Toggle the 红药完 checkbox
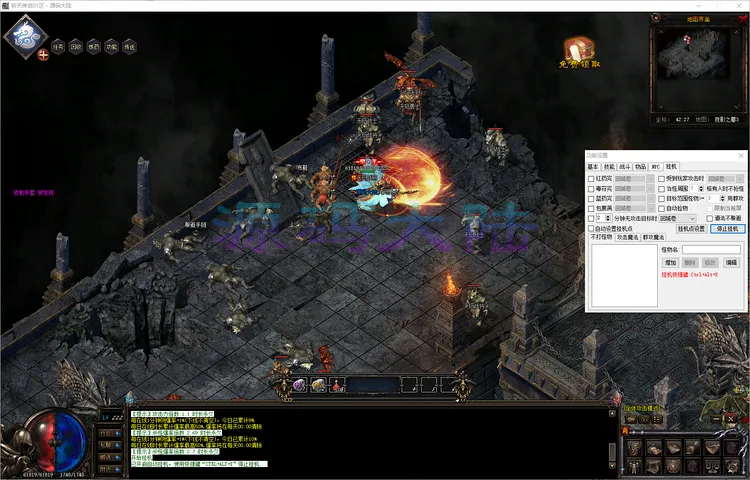This screenshot has height=480, width=750. [x=590, y=178]
